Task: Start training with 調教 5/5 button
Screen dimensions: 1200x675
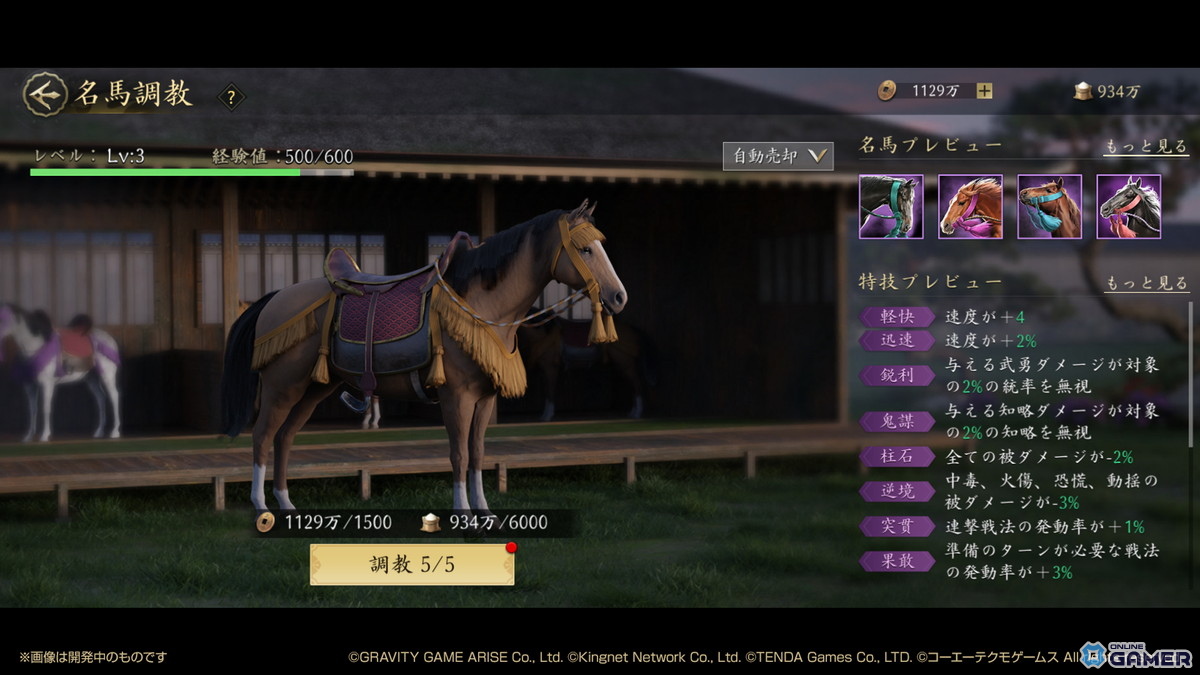Action: pos(412,565)
